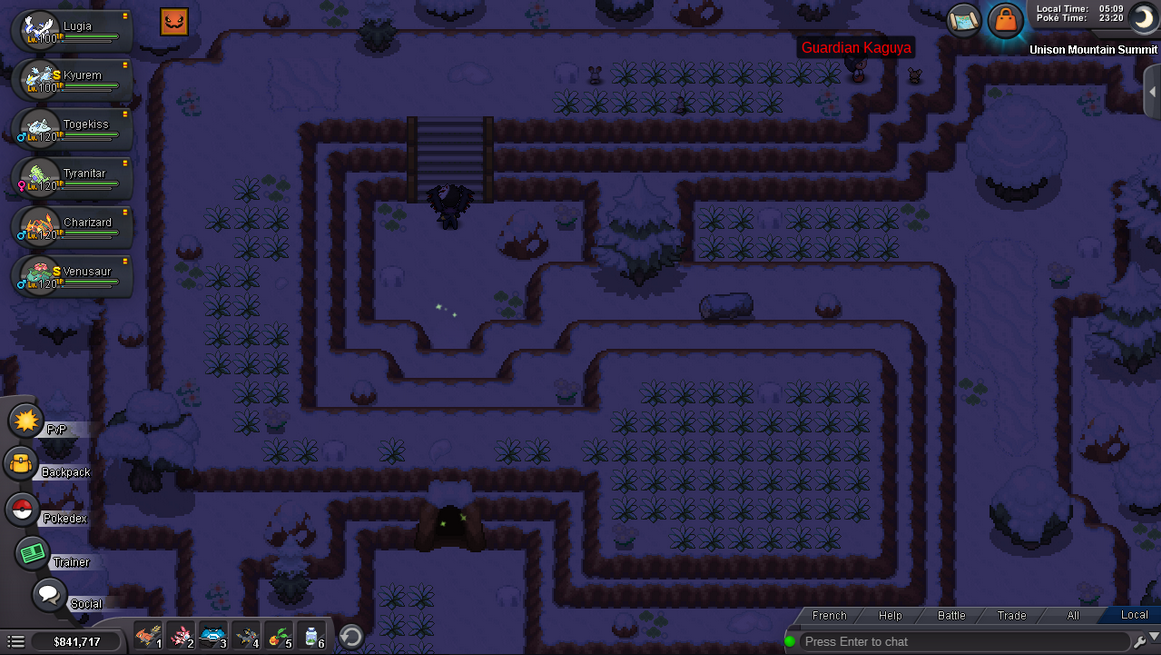Choose Kyurem from the party panel
Image resolution: width=1161 pixels, height=655 pixels.
(x=70, y=79)
